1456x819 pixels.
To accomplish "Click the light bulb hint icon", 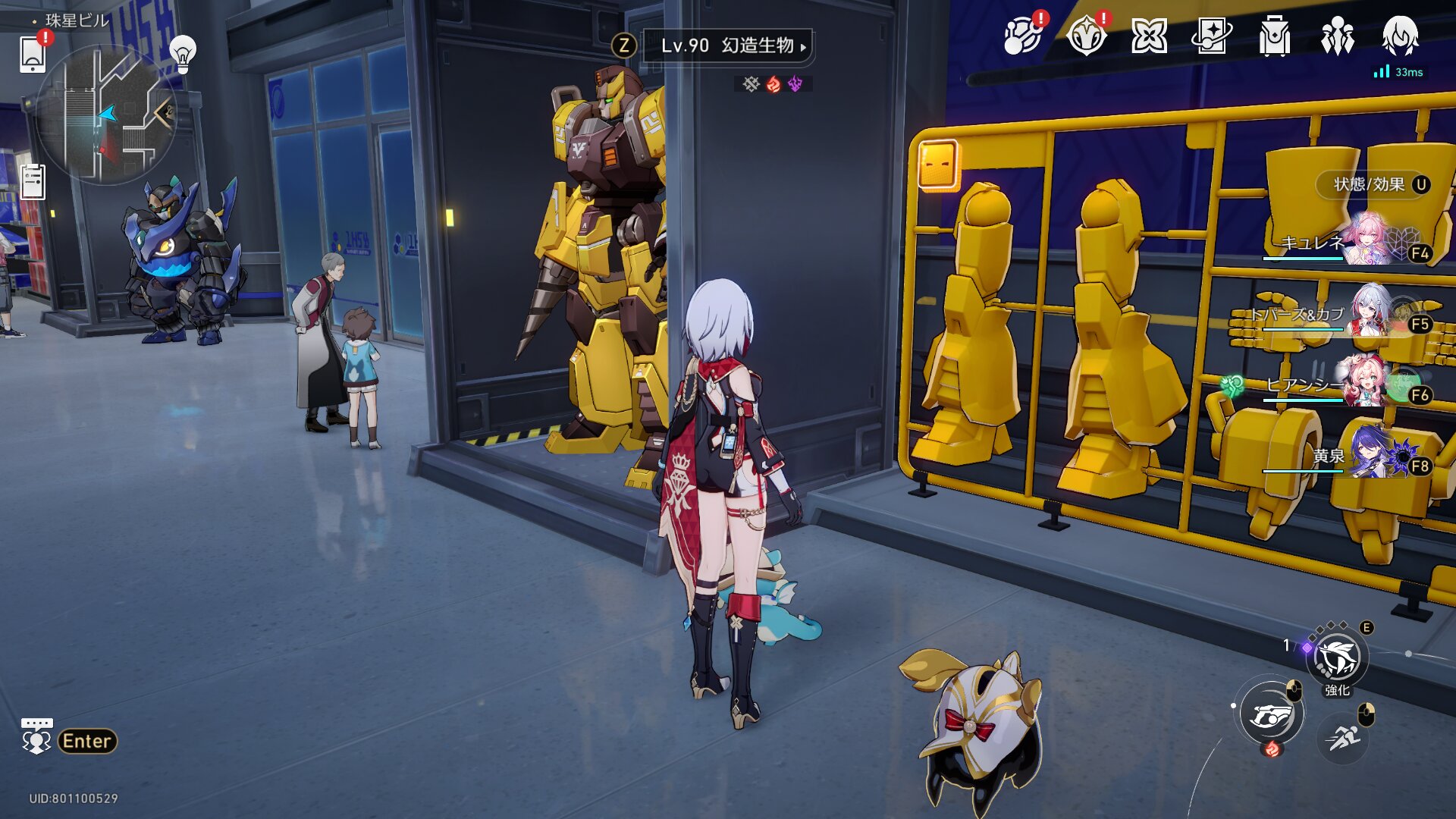I will coord(182,53).
